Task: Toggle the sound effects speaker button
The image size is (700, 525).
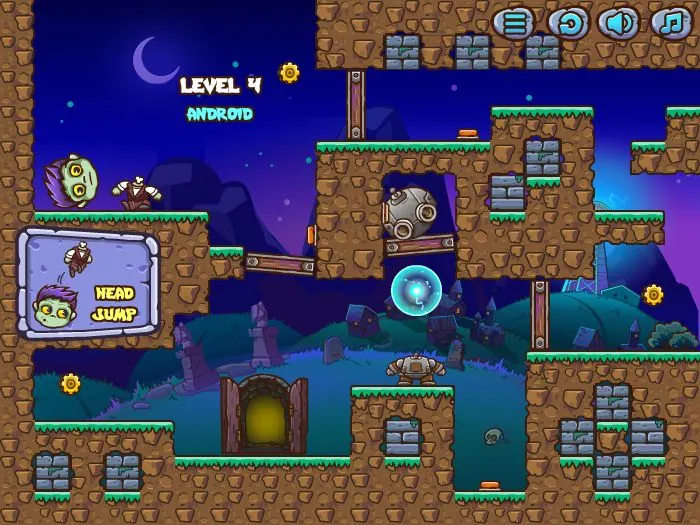Action: 618,23
